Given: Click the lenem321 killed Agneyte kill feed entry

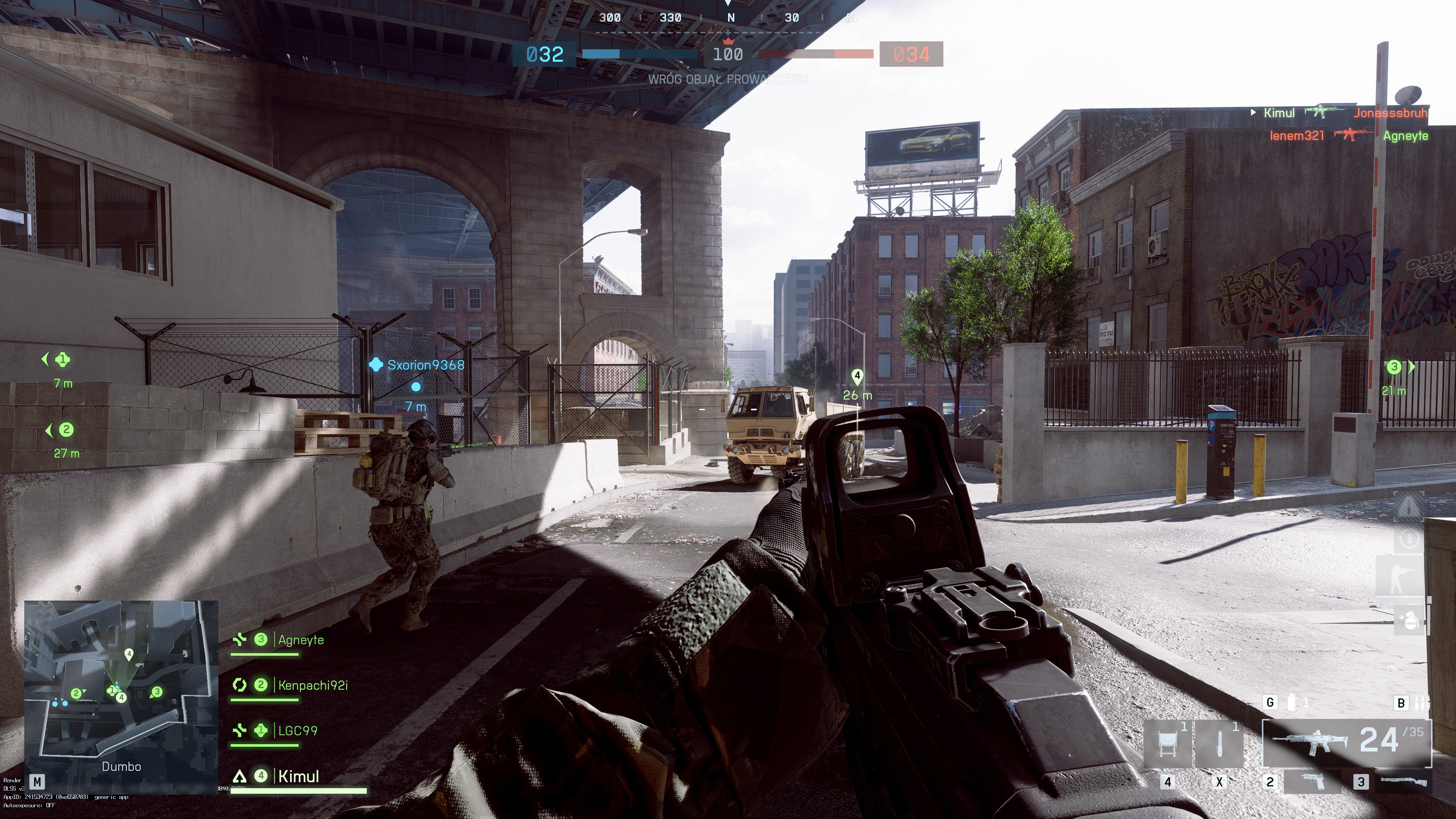Looking at the screenshot, I should [1348, 136].
